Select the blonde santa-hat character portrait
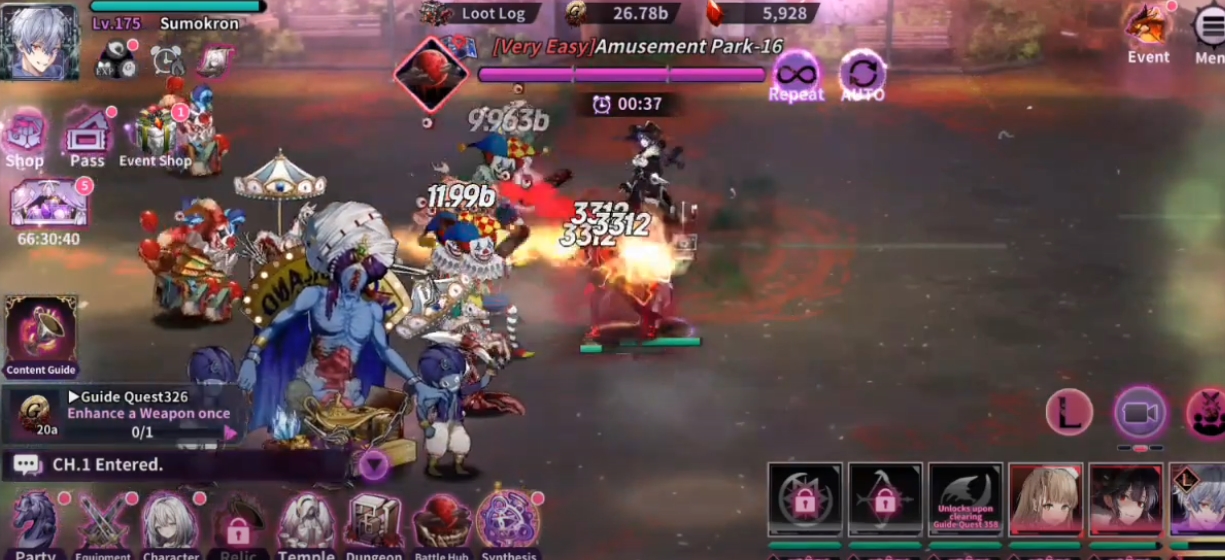 (1044, 498)
